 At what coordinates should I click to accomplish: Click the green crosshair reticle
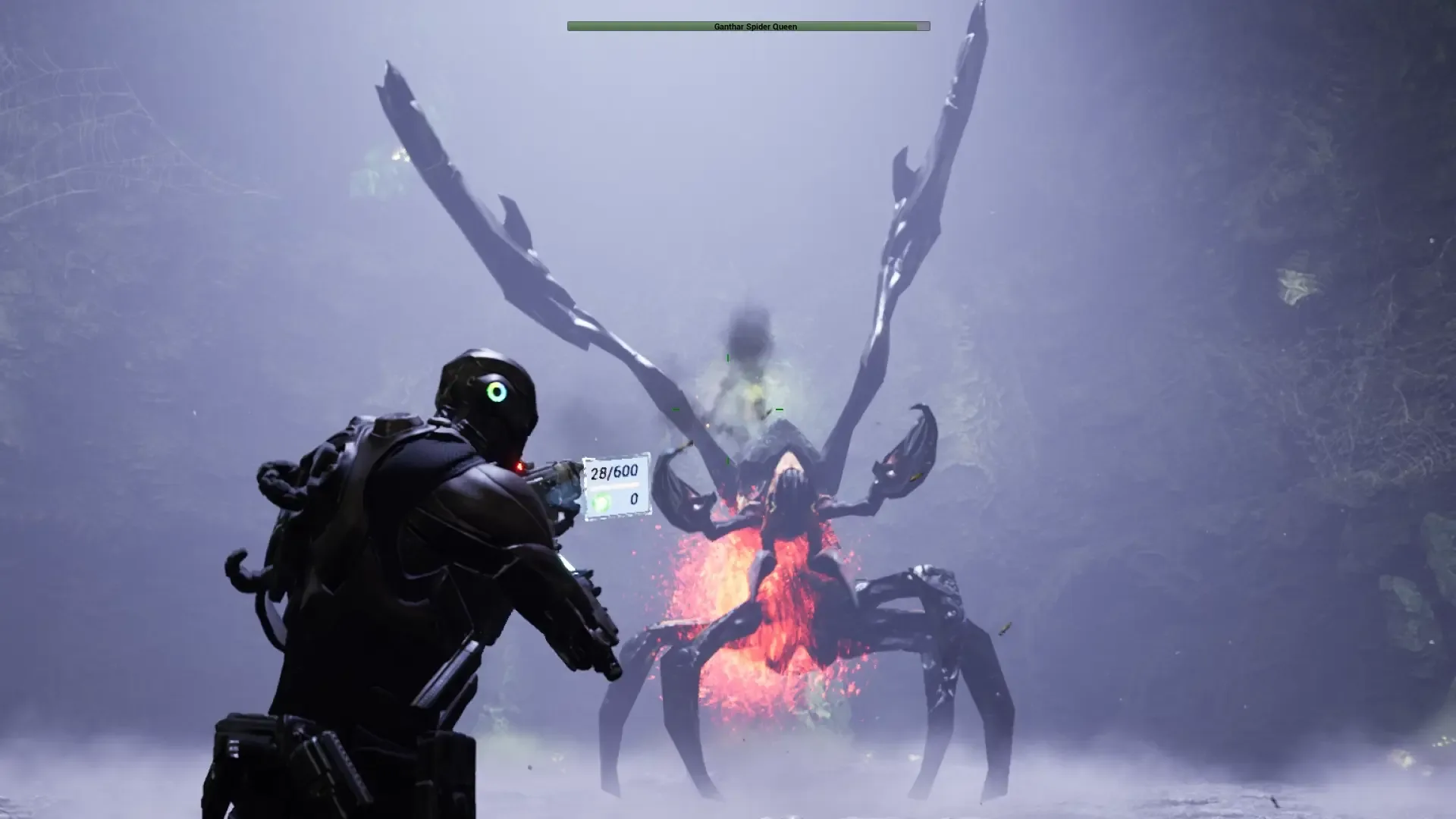(x=728, y=409)
